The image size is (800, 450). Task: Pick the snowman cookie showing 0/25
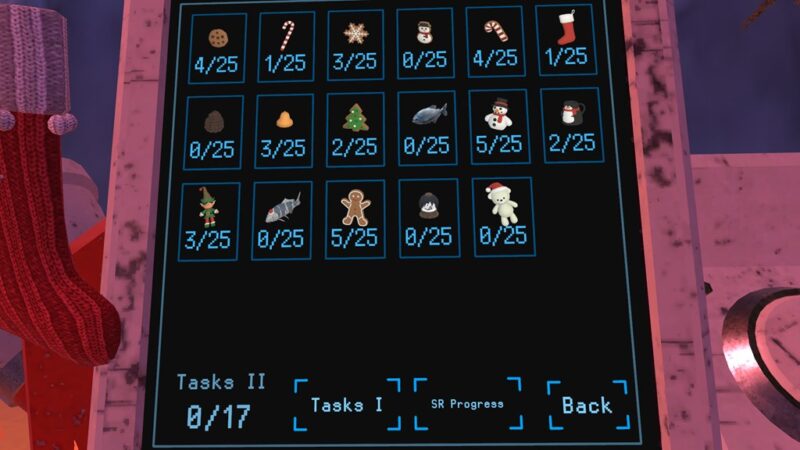[426, 44]
